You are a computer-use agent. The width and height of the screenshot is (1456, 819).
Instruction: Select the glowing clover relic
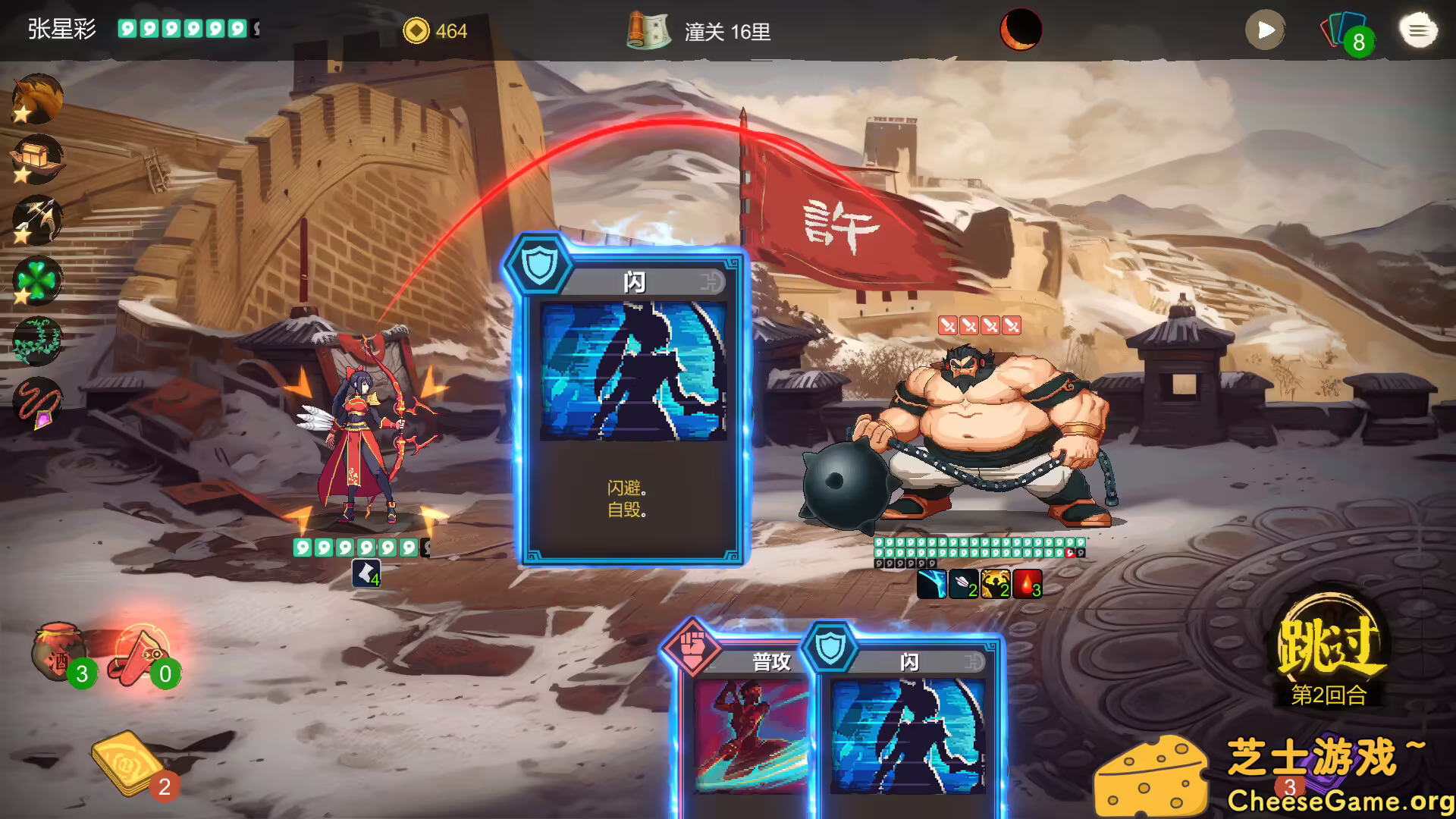click(36, 279)
